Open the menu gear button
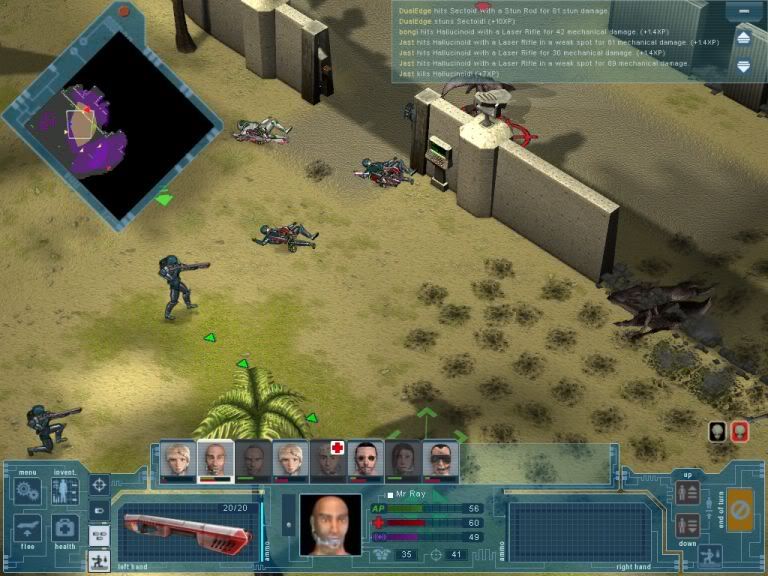 (x=28, y=492)
